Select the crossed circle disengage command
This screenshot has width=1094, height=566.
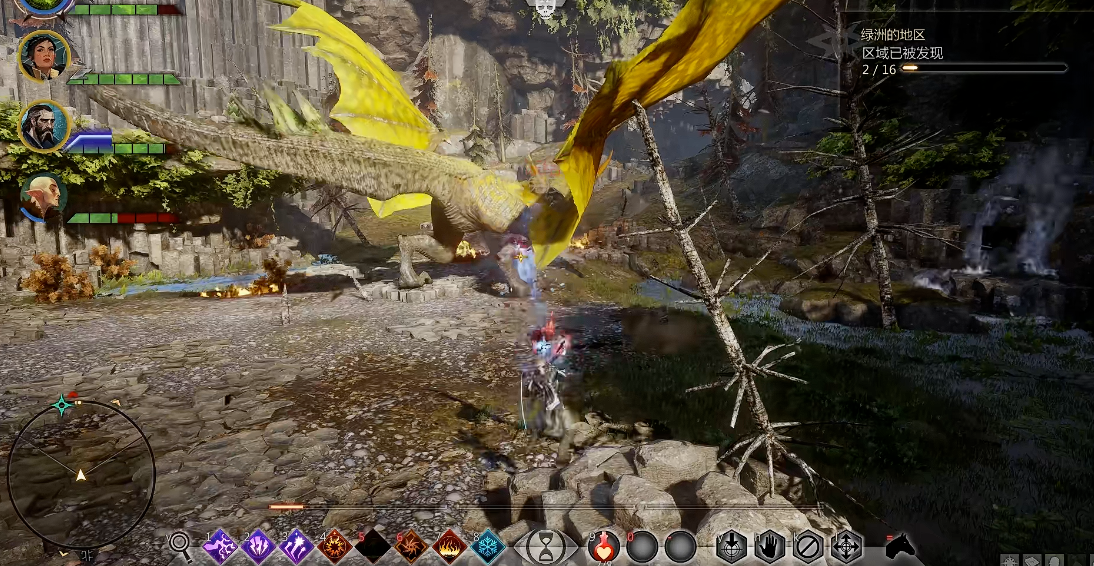pos(808,547)
